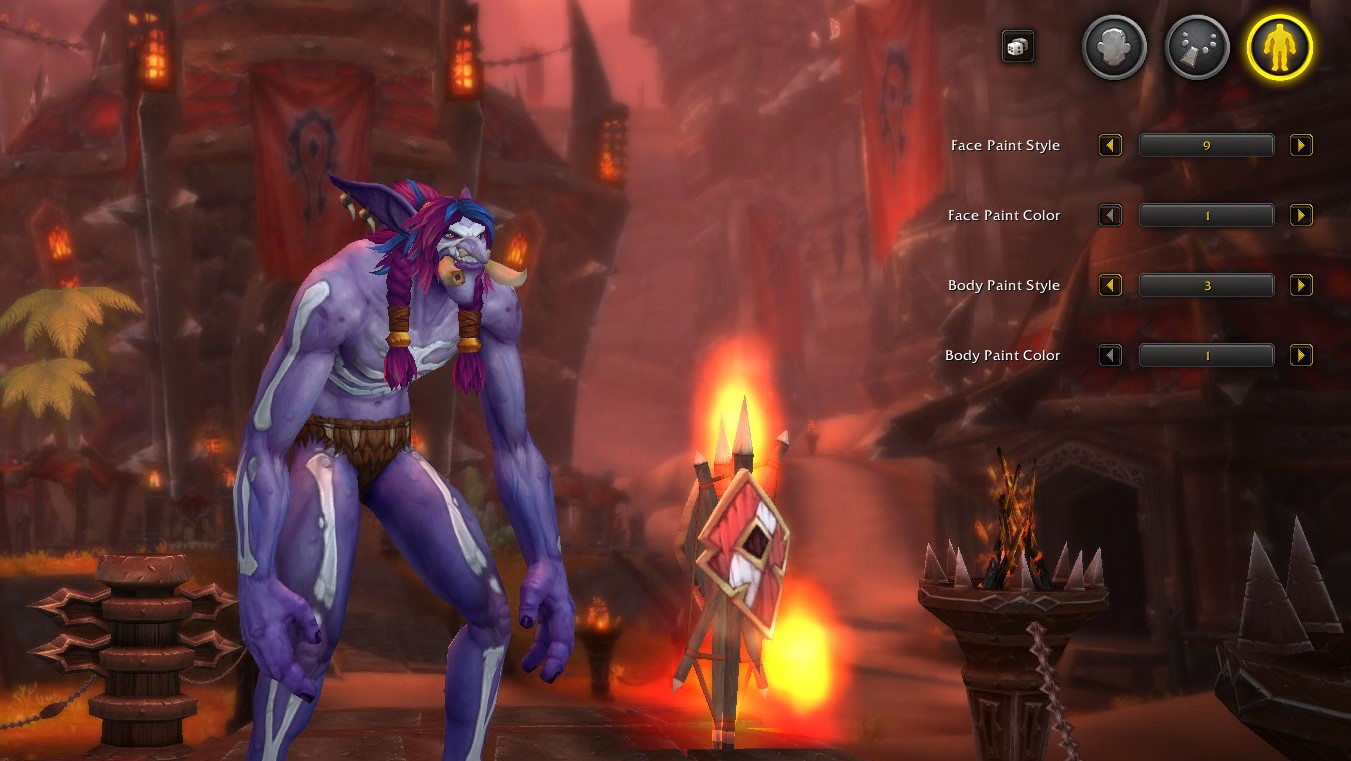Open the middle flask customization category
Image resolution: width=1351 pixels, height=761 pixels.
1196,46
